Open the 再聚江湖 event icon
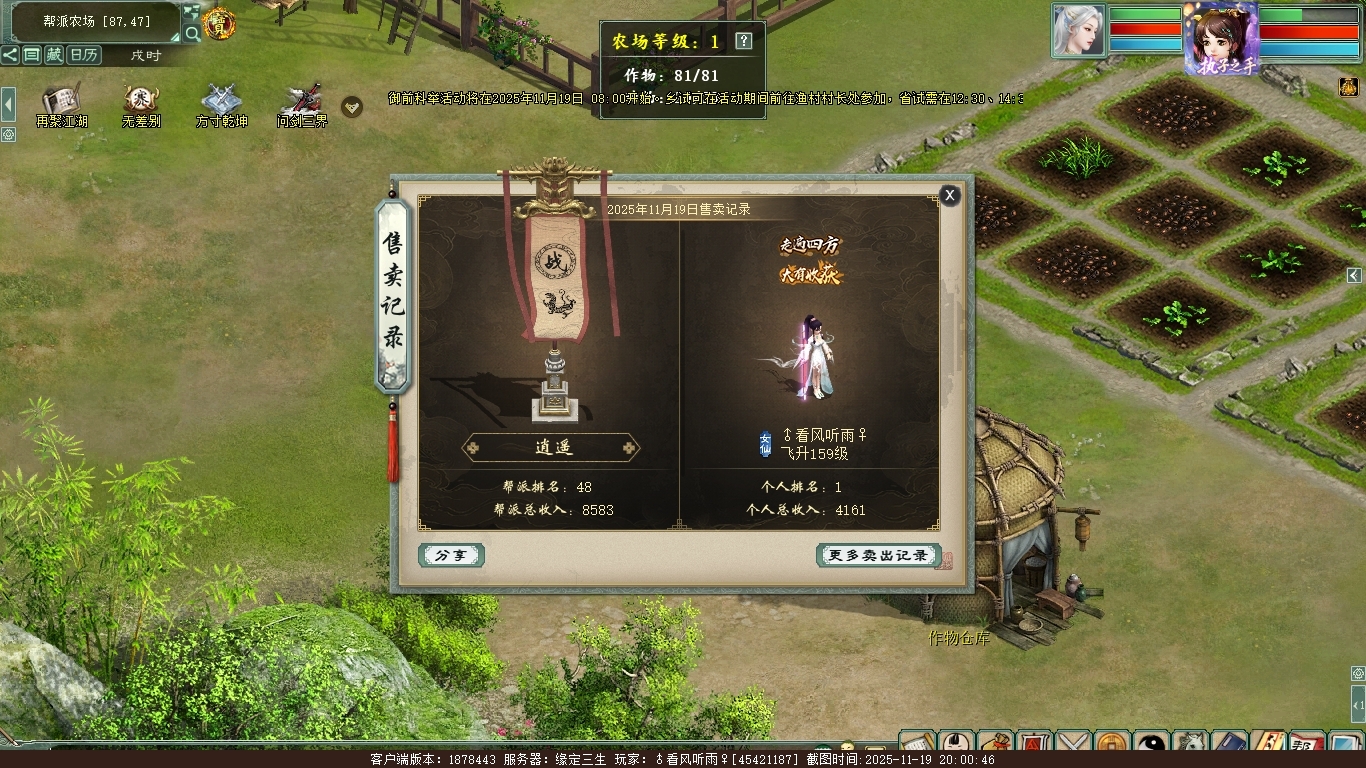 [61, 100]
